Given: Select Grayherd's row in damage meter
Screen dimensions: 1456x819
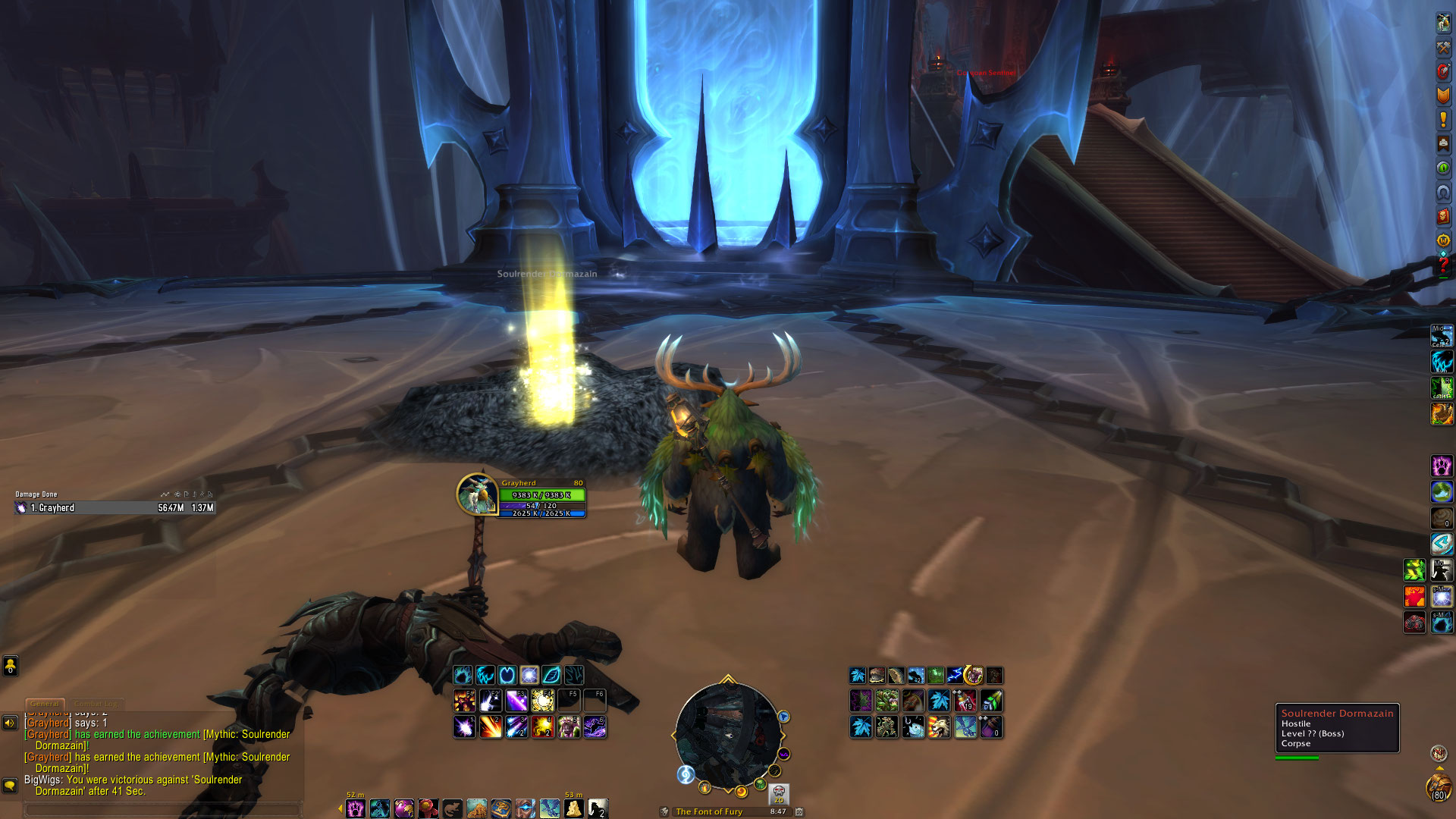Looking at the screenshot, I should click(x=115, y=508).
